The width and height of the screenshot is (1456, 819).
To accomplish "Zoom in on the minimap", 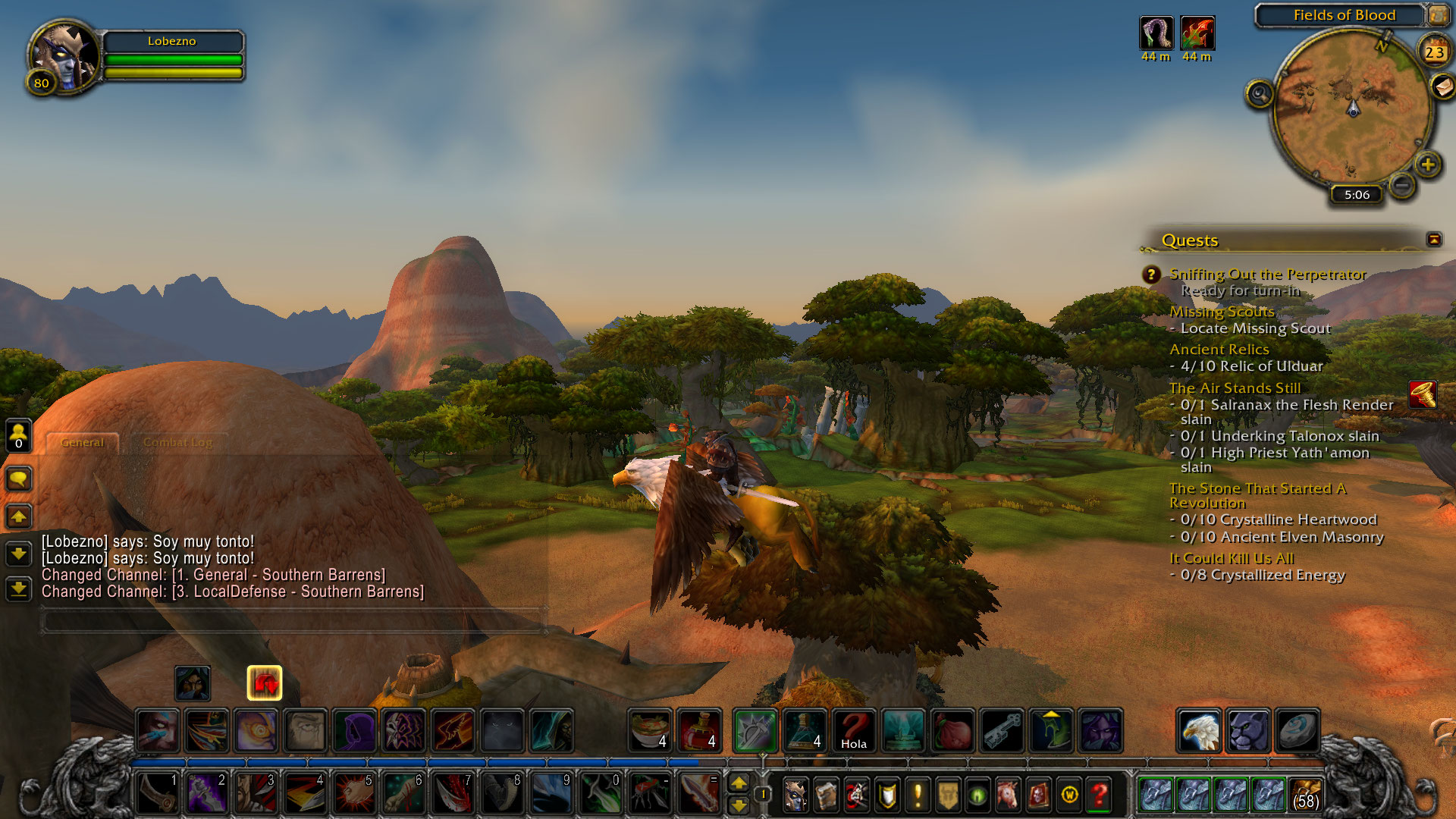I will [1428, 164].
